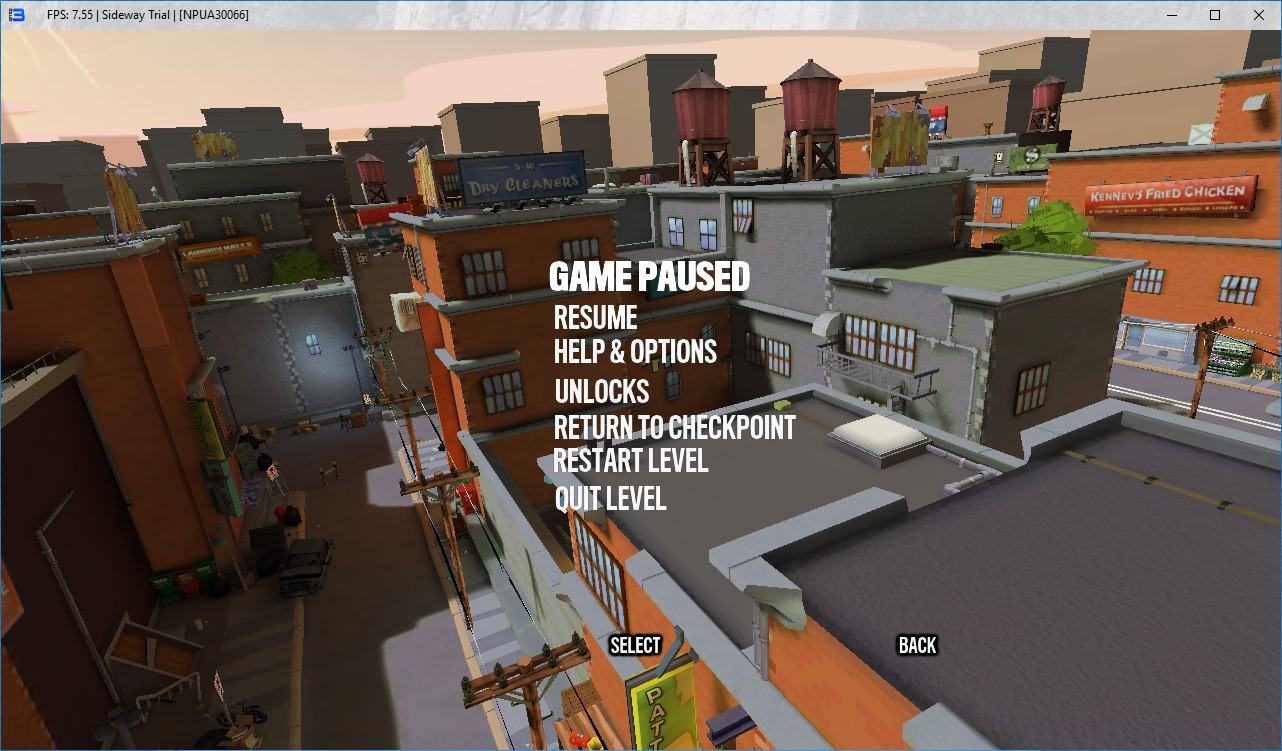Open the Unlocks menu entry

point(601,391)
